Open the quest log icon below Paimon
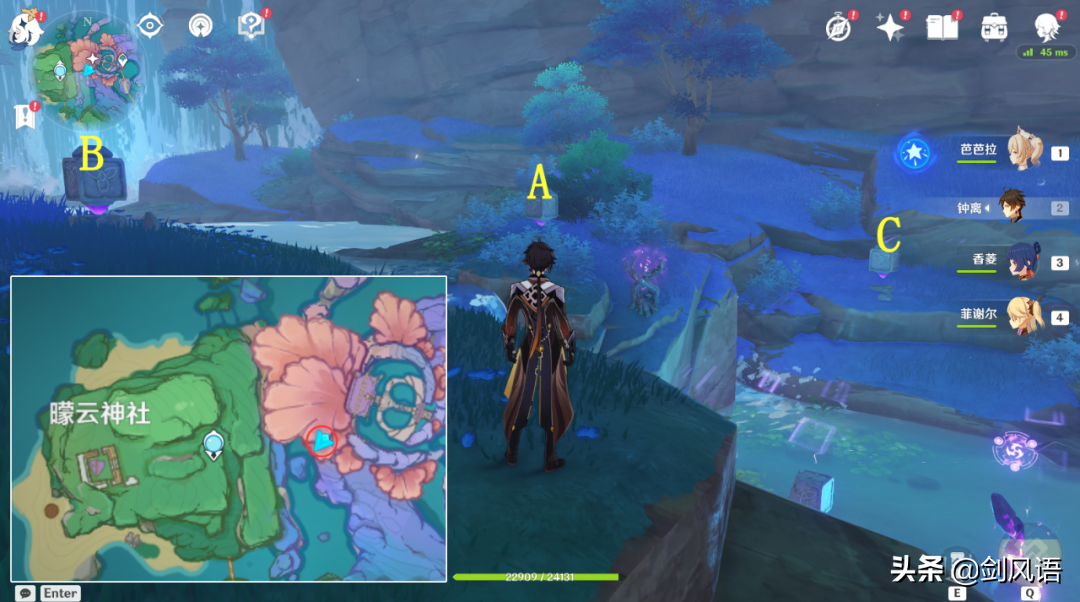 tap(25, 116)
